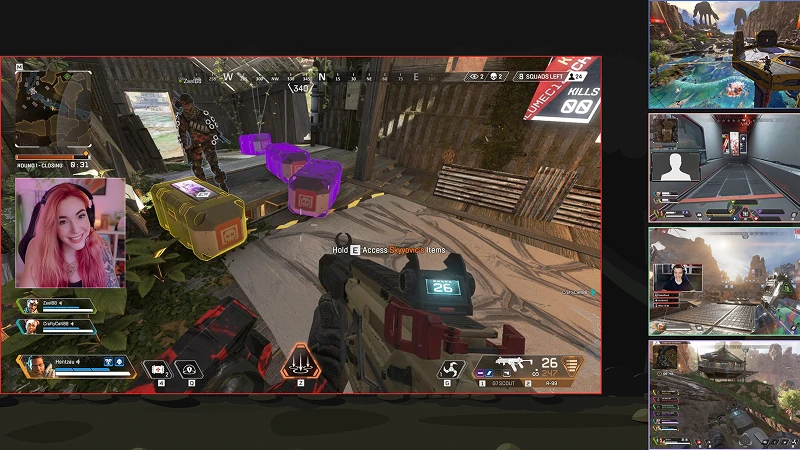Switch to the firing range stream thumbnail

tap(724, 166)
